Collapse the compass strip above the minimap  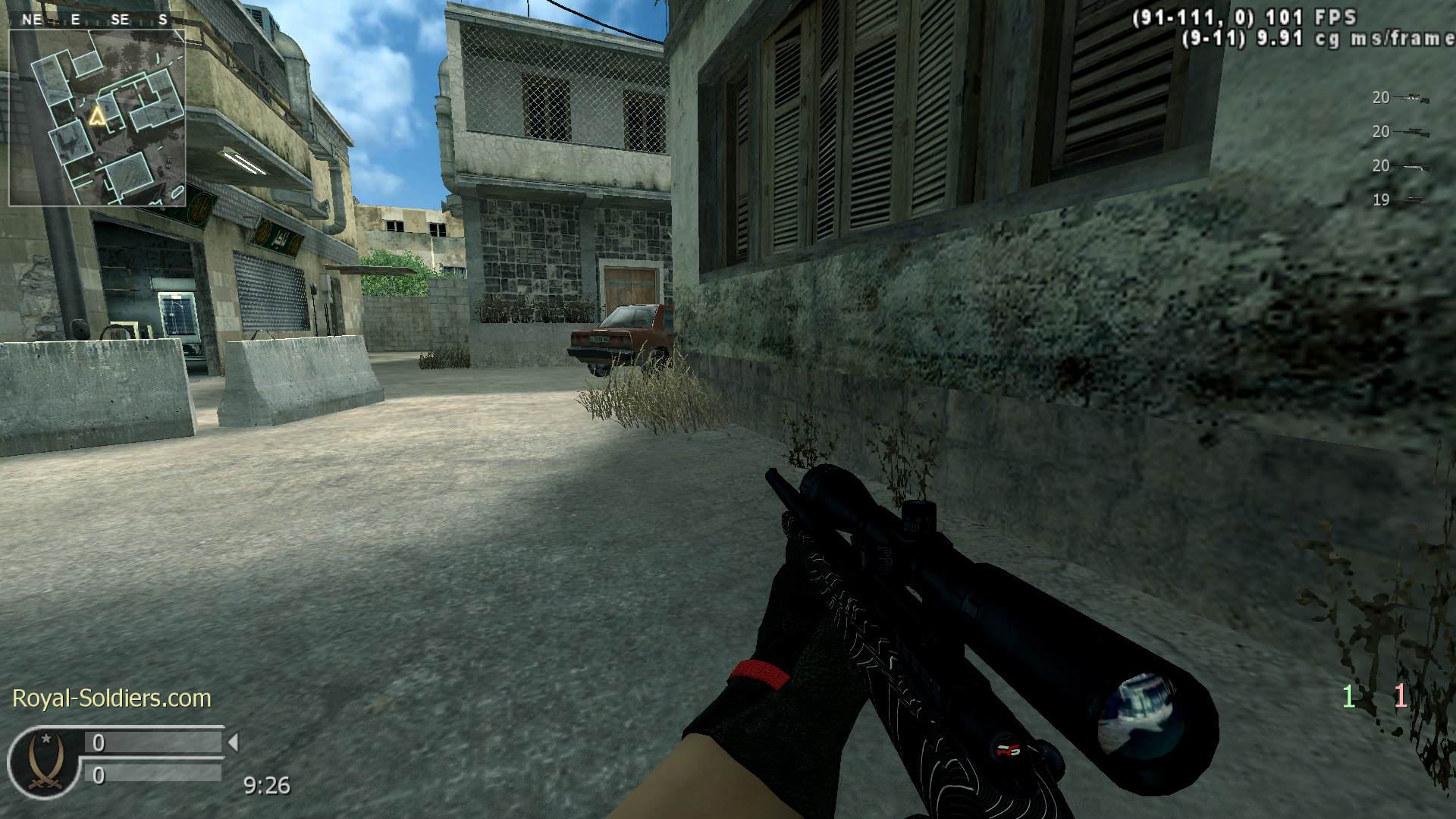coord(97,20)
